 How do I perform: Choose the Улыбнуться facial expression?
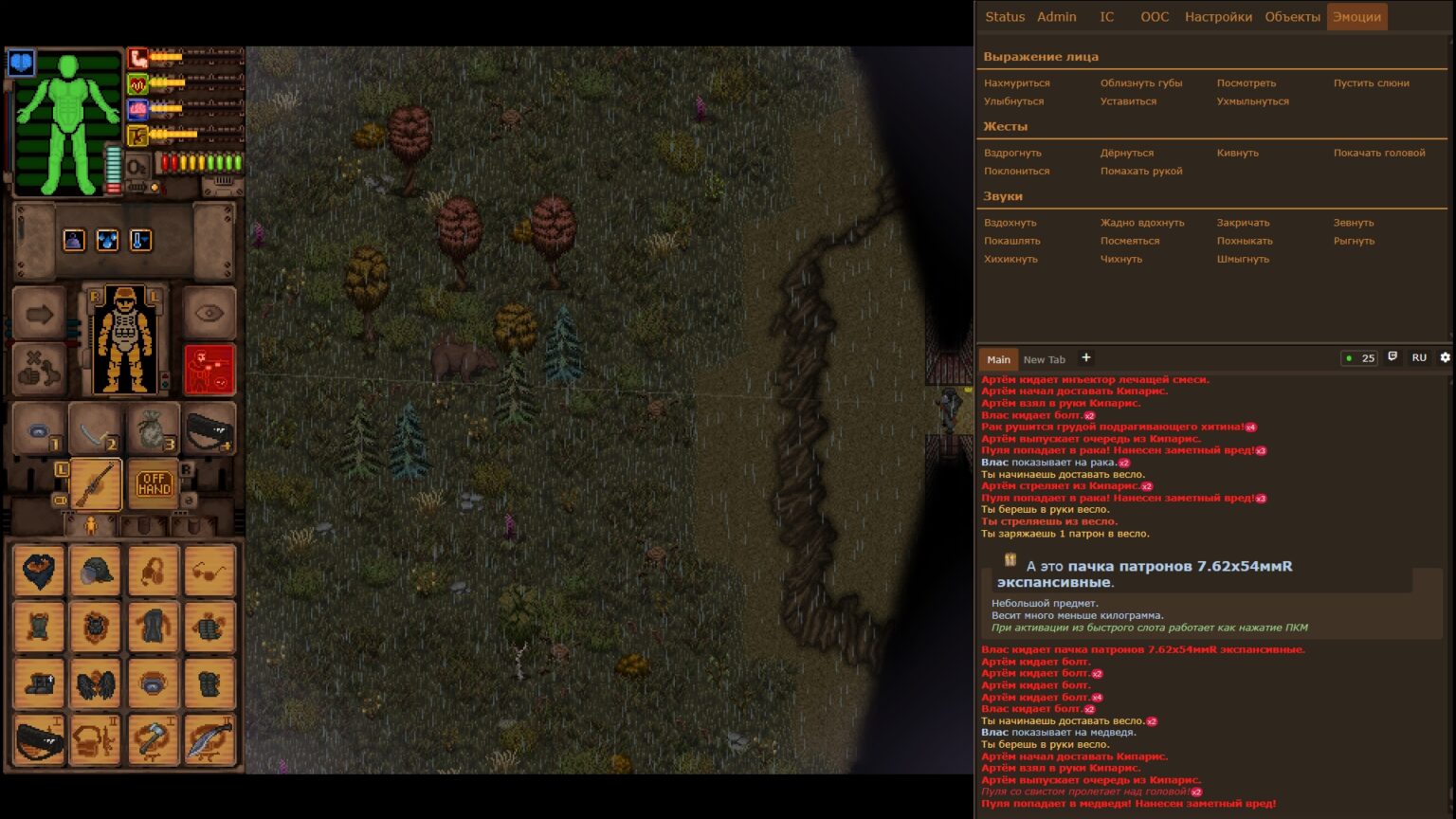[1013, 101]
